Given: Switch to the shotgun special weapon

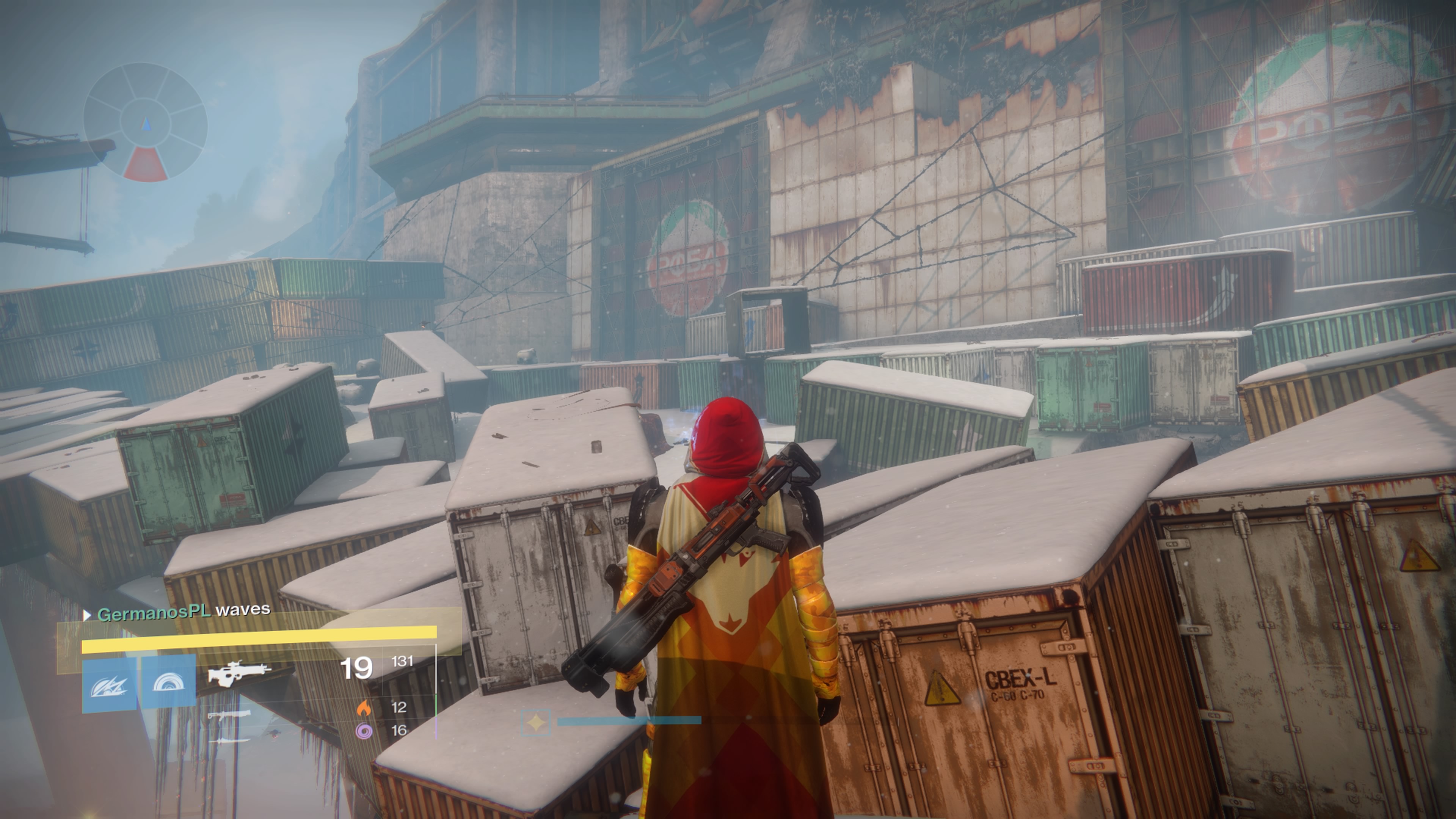Looking at the screenshot, I should click(228, 716).
